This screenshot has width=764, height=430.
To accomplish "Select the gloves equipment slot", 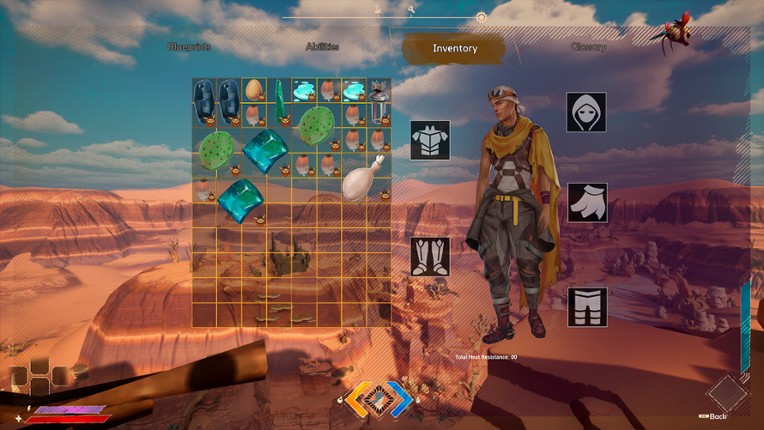I will (587, 203).
